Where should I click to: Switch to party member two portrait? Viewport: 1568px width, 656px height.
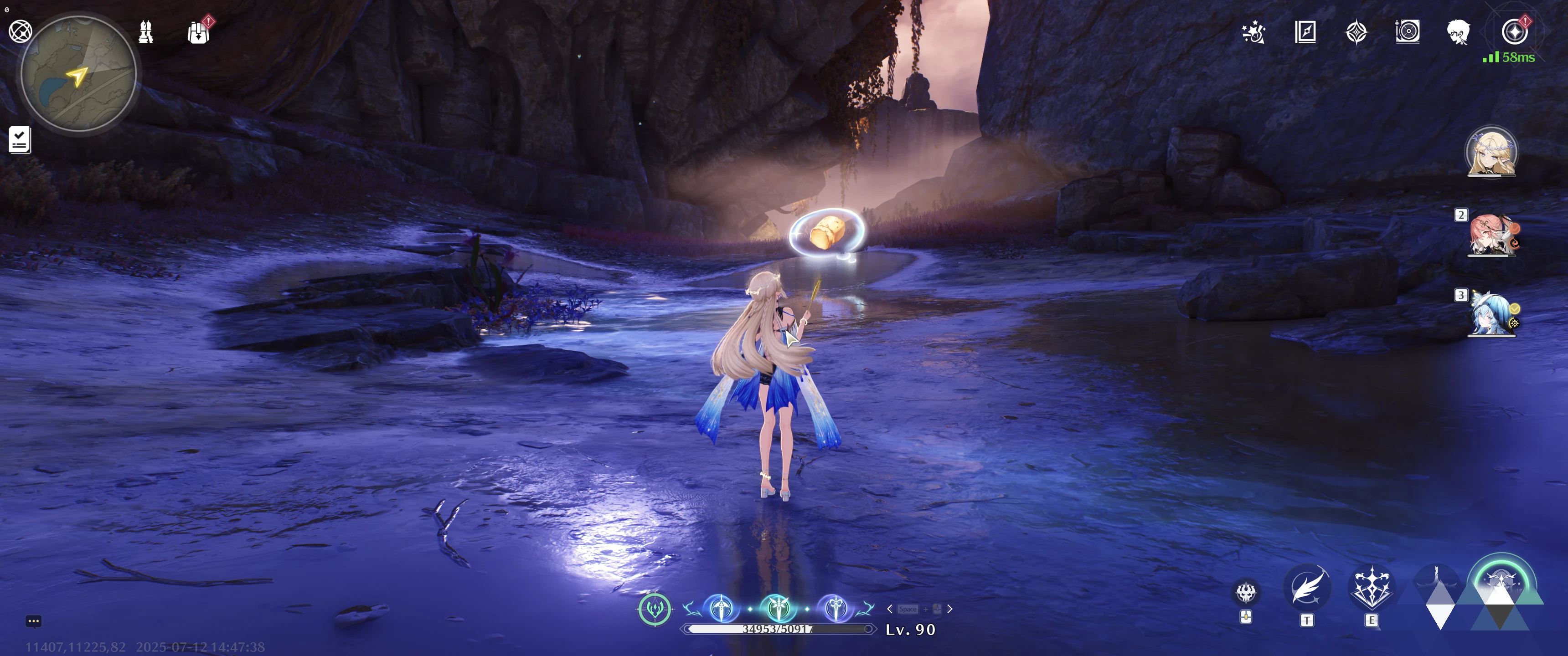coord(1491,235)
